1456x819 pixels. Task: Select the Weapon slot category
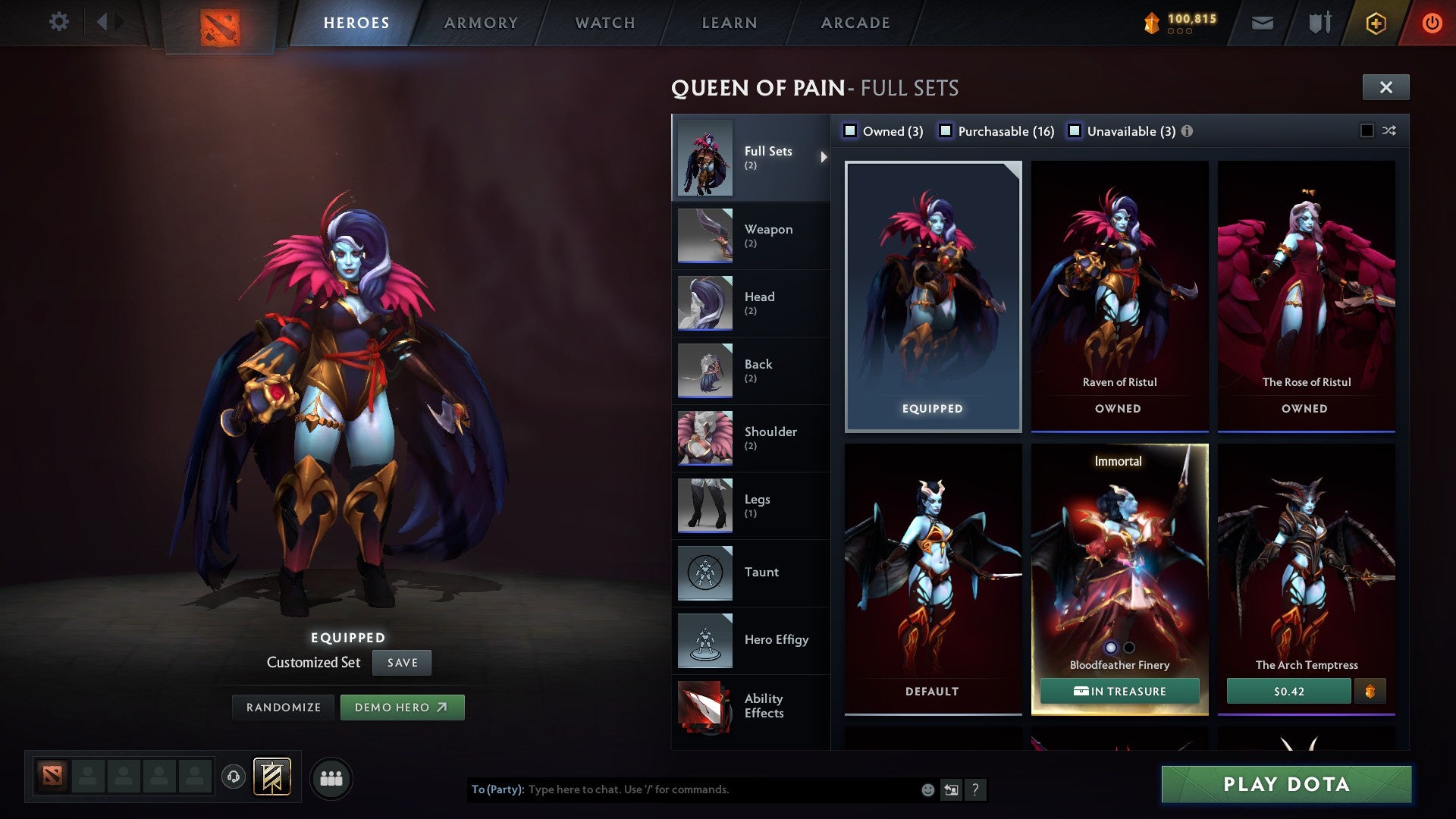pos(750,235)
